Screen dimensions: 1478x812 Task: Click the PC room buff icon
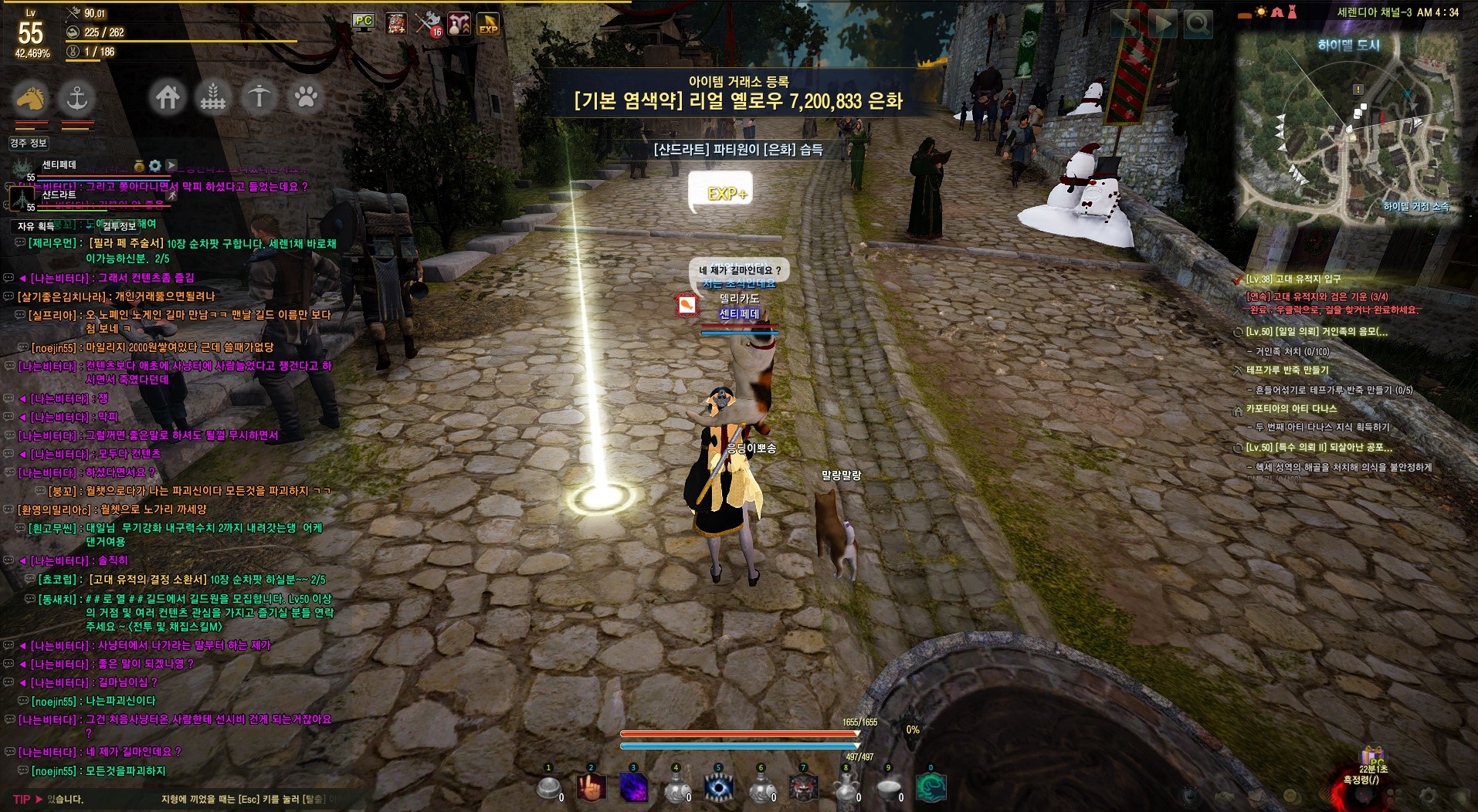tap(363, 22)
